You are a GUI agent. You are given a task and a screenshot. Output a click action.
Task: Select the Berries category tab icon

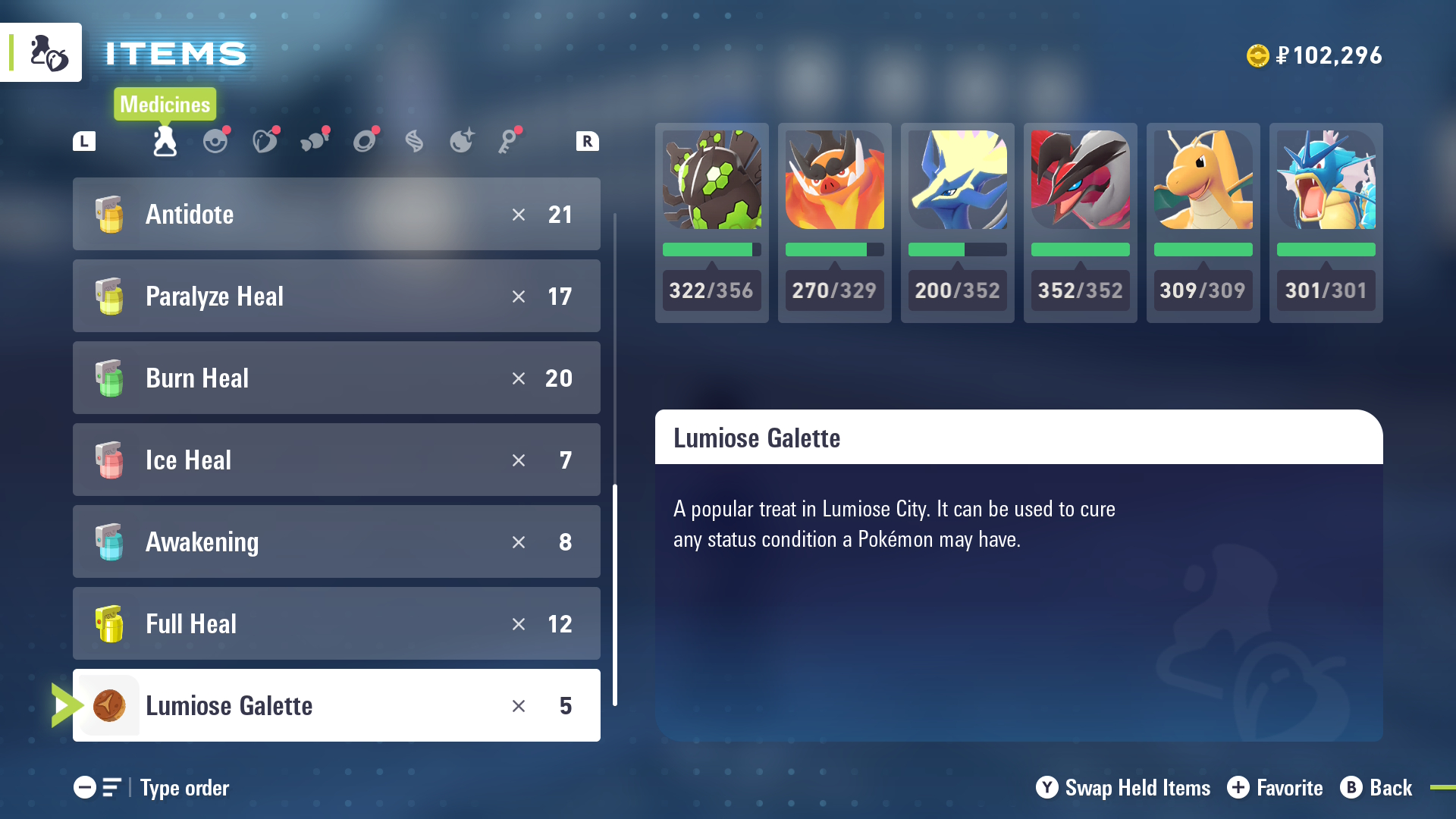265,142
